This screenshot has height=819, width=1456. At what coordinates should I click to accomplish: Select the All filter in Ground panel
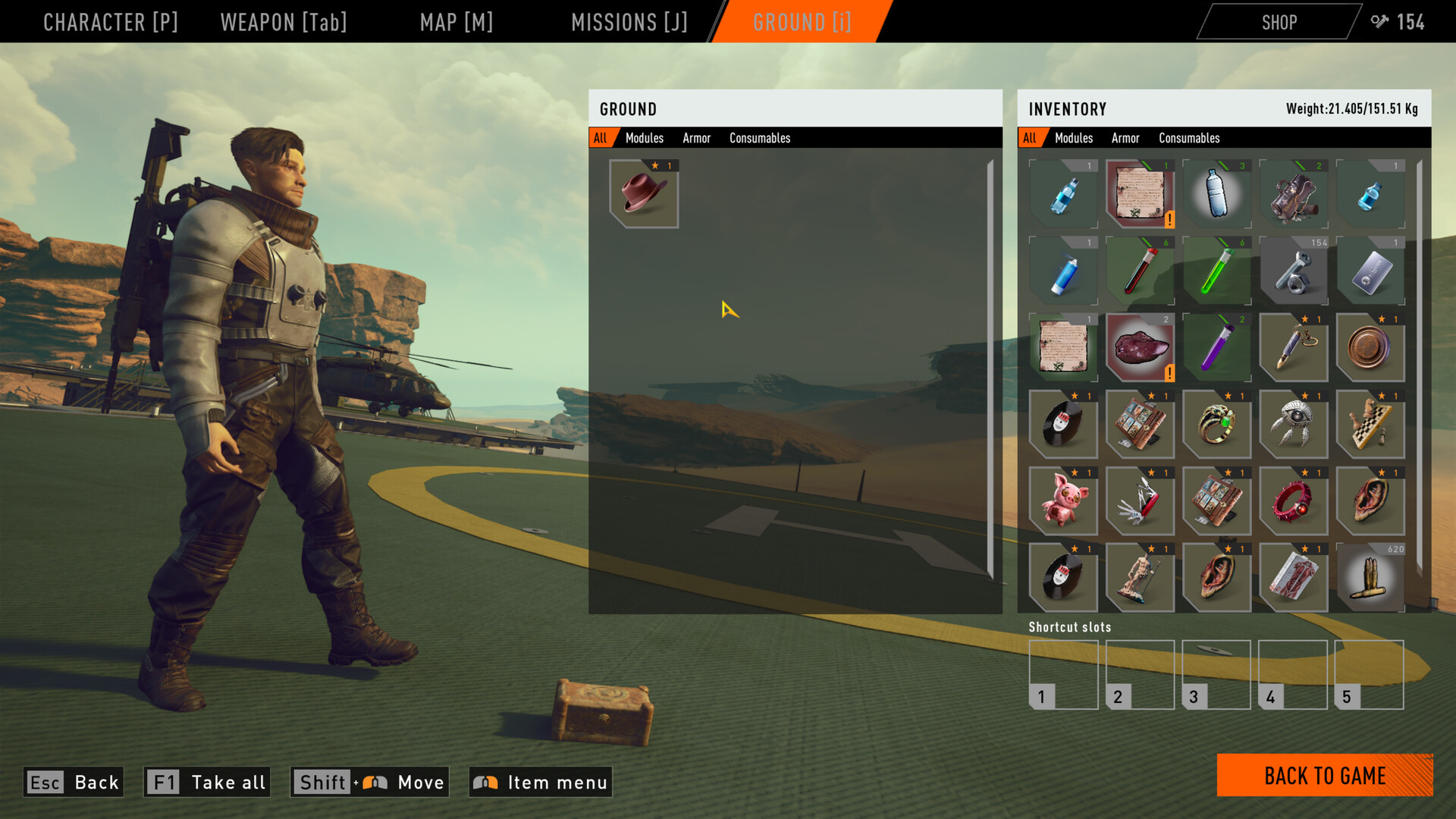point(601,138)
